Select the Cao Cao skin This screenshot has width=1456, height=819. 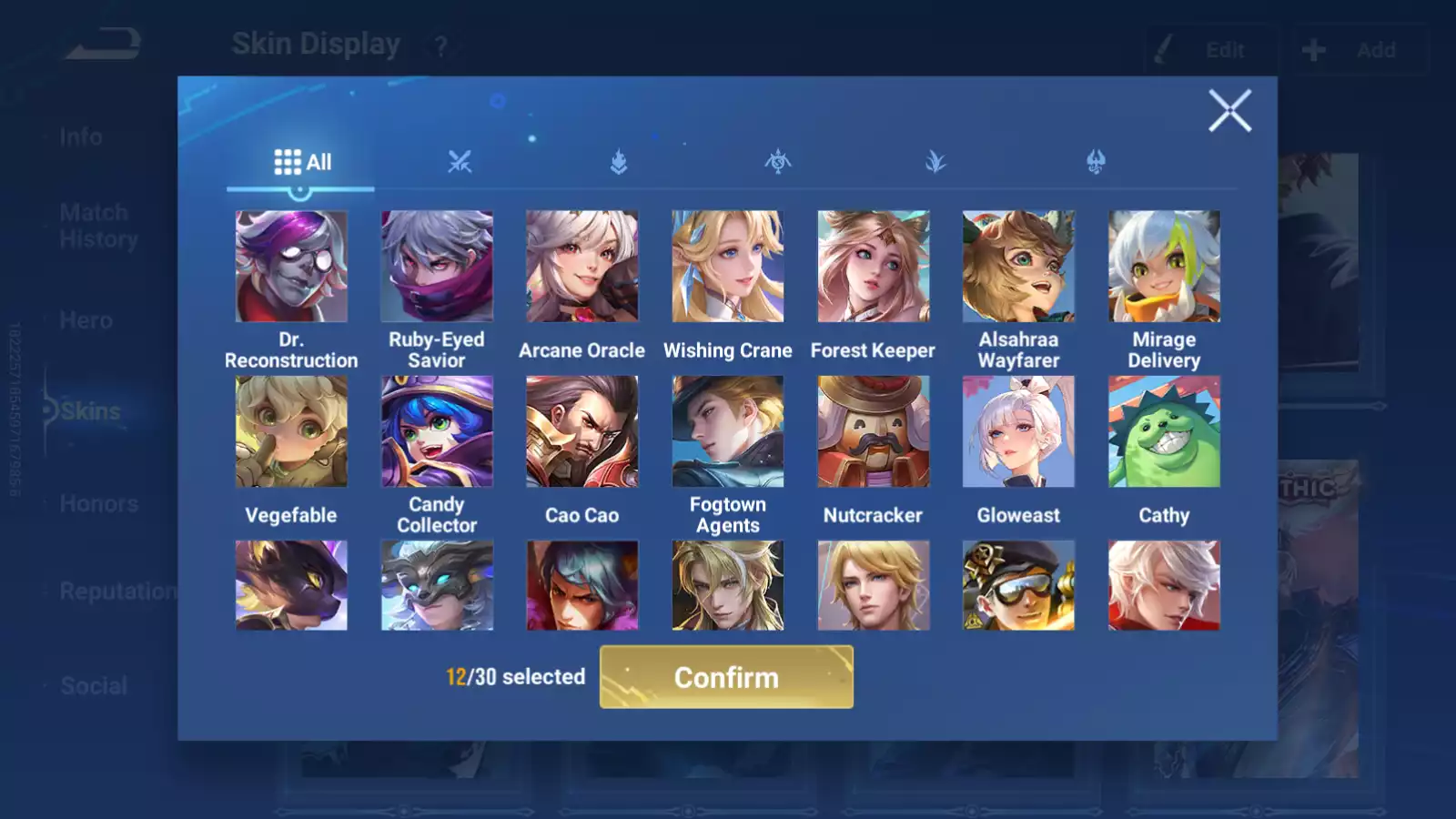click(x=582, y=431)
